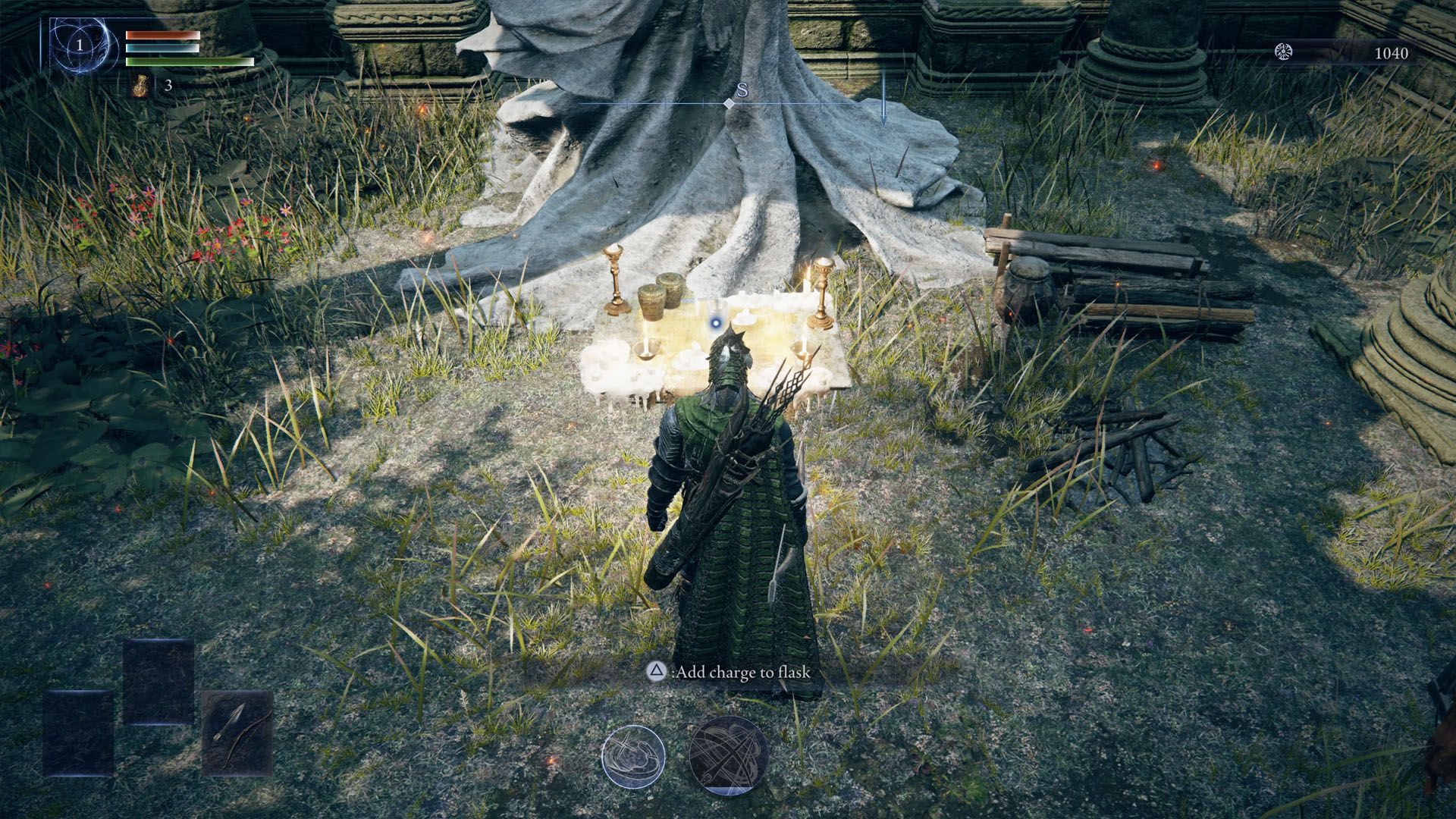Click the red health bar

(162, 33)
